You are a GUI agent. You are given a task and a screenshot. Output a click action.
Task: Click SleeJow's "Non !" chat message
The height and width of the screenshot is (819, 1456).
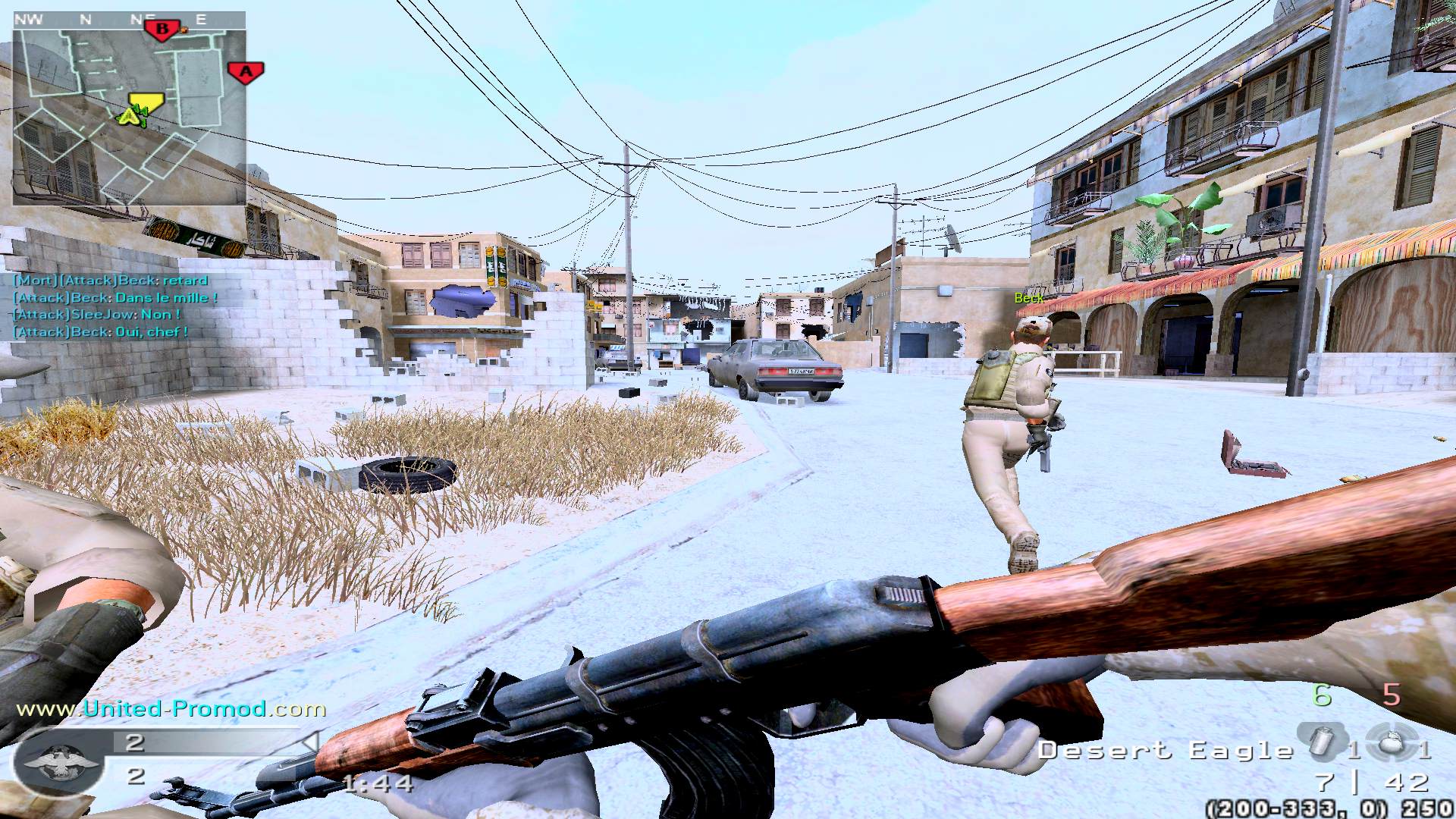coord(97,315)
